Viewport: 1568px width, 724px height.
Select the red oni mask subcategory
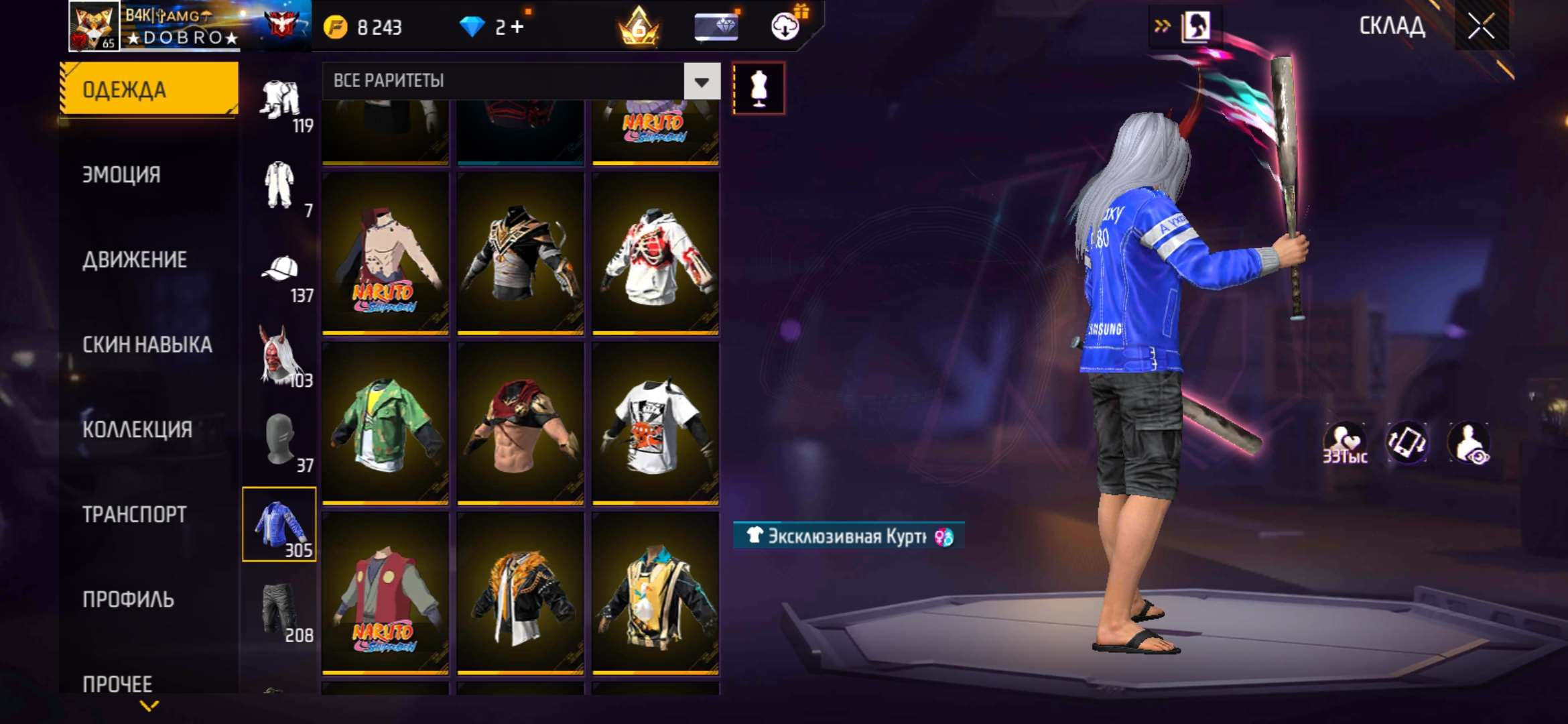click(x=279, y=355)
